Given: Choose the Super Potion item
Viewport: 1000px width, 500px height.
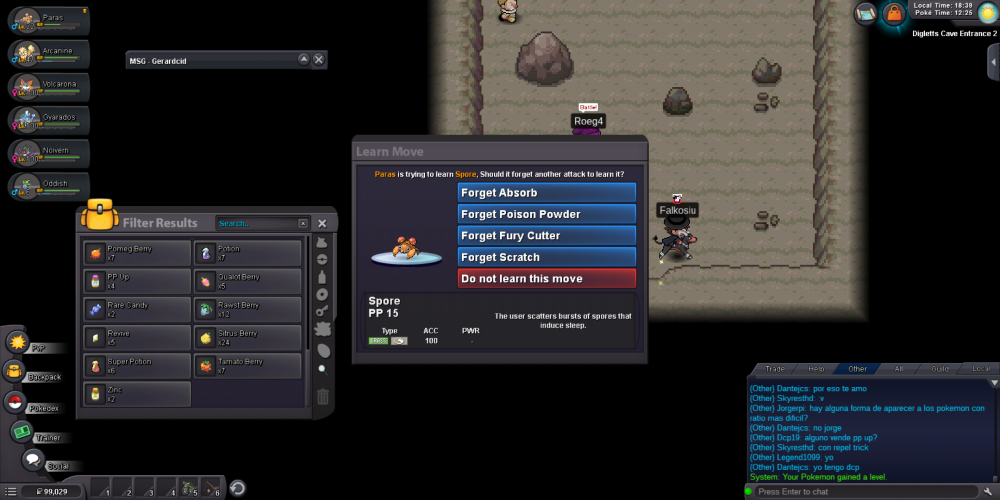Looking at the screenshot, I should 136,366.
